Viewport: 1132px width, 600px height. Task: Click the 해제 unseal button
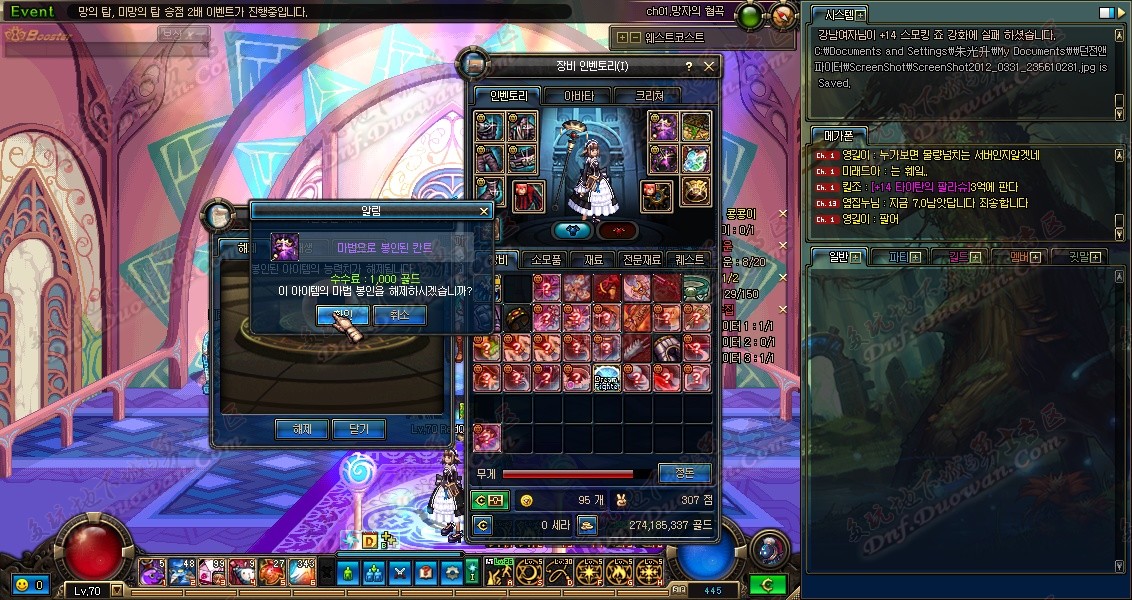click(301, 429)
